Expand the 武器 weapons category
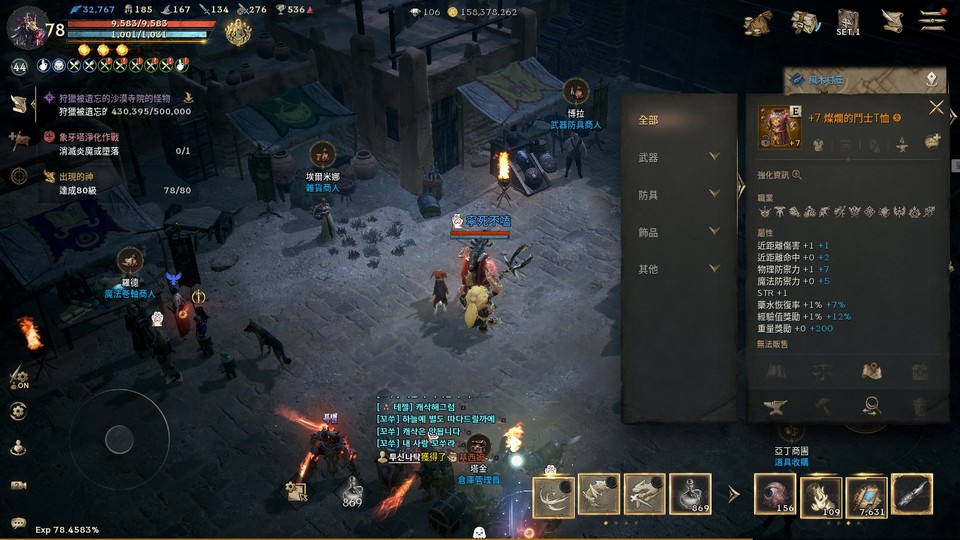Screen dimensions: 960x540 click(x=714, y=157)
